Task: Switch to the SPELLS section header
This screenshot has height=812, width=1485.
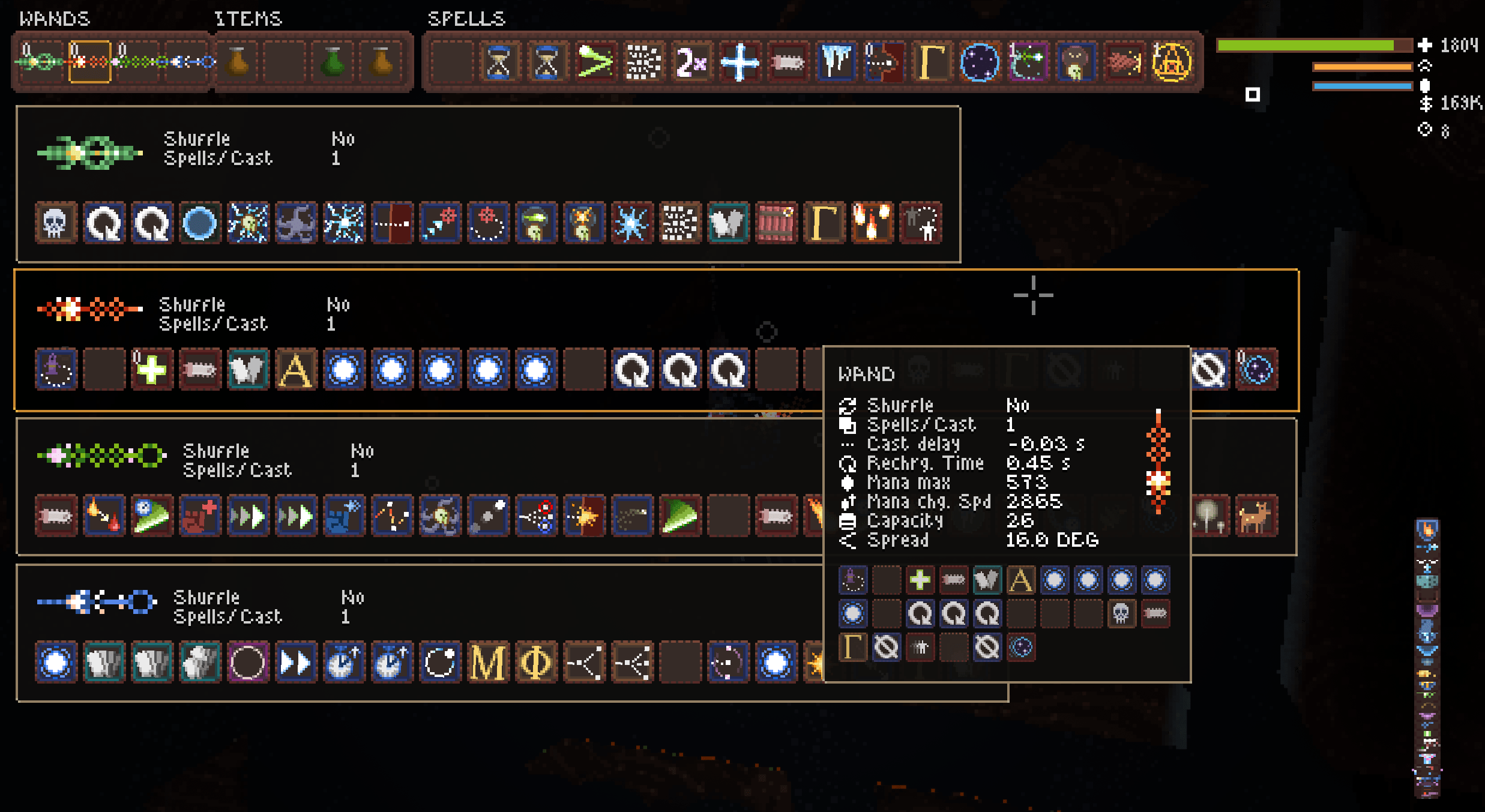Action: coord(465,18)
